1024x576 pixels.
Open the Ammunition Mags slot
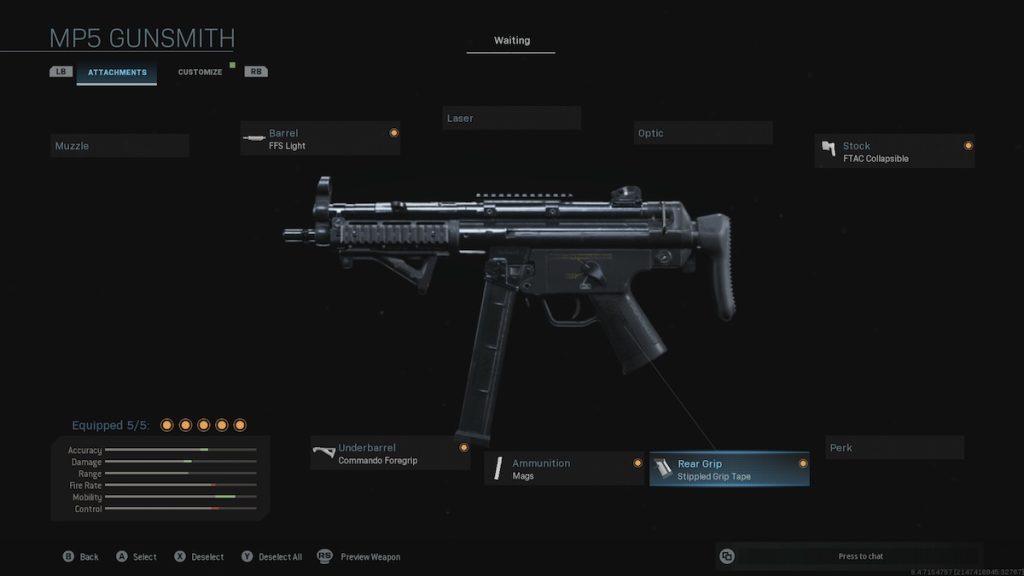click(x=564, y=469)
